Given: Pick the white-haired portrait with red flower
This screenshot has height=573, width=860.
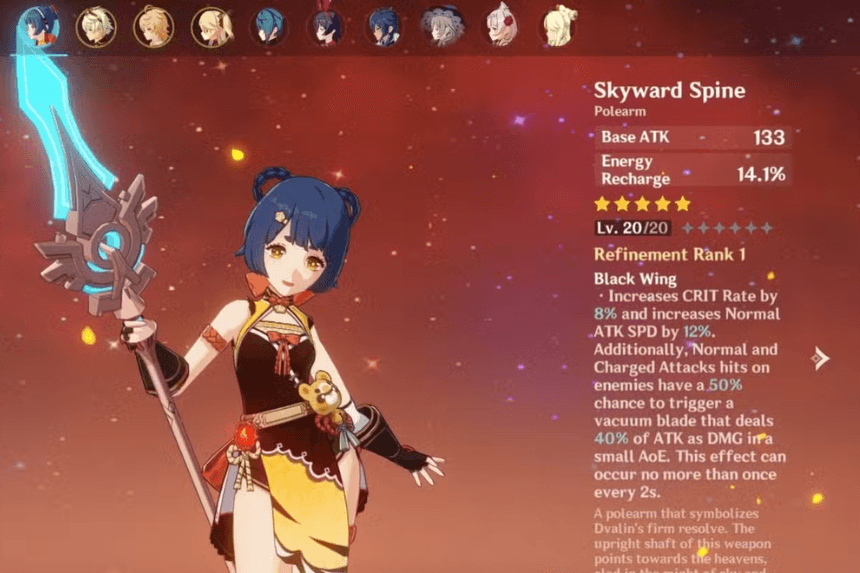Looking at the screenshot, I should point(500,26).
